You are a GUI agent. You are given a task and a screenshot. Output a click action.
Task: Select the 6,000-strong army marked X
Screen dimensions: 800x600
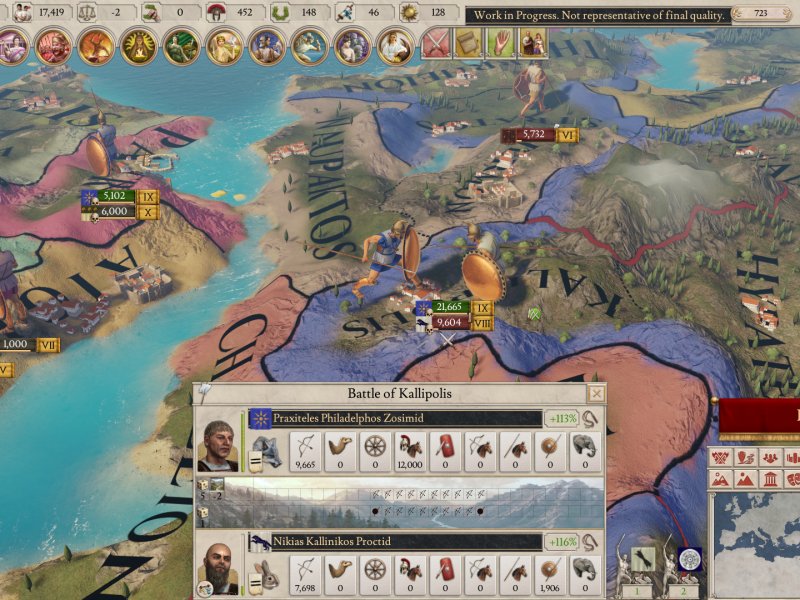114,211
